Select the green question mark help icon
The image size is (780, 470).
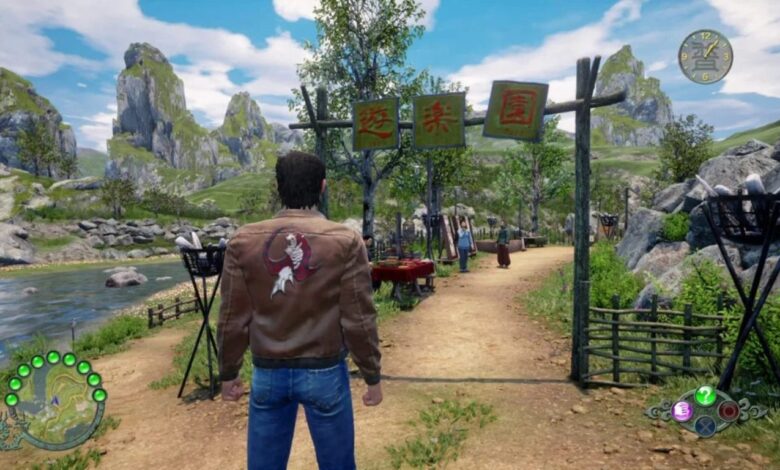tap(706, 395)
